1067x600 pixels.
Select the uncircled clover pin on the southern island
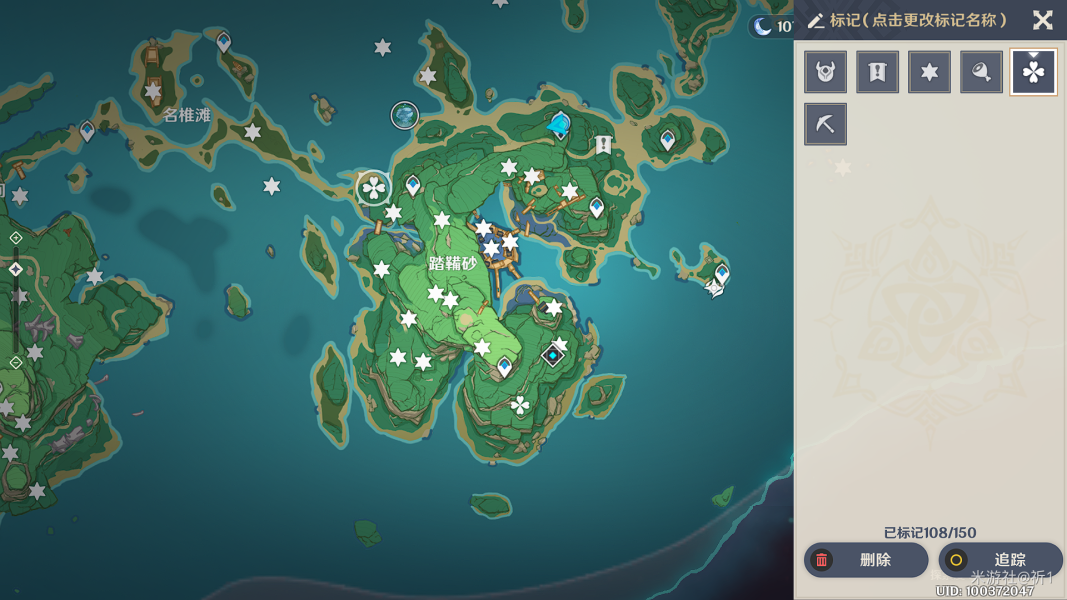click(x=520, y=405)
